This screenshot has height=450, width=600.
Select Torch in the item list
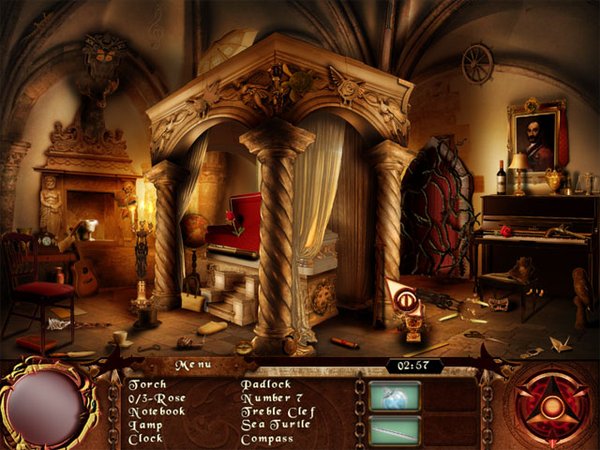pos(146,383)
